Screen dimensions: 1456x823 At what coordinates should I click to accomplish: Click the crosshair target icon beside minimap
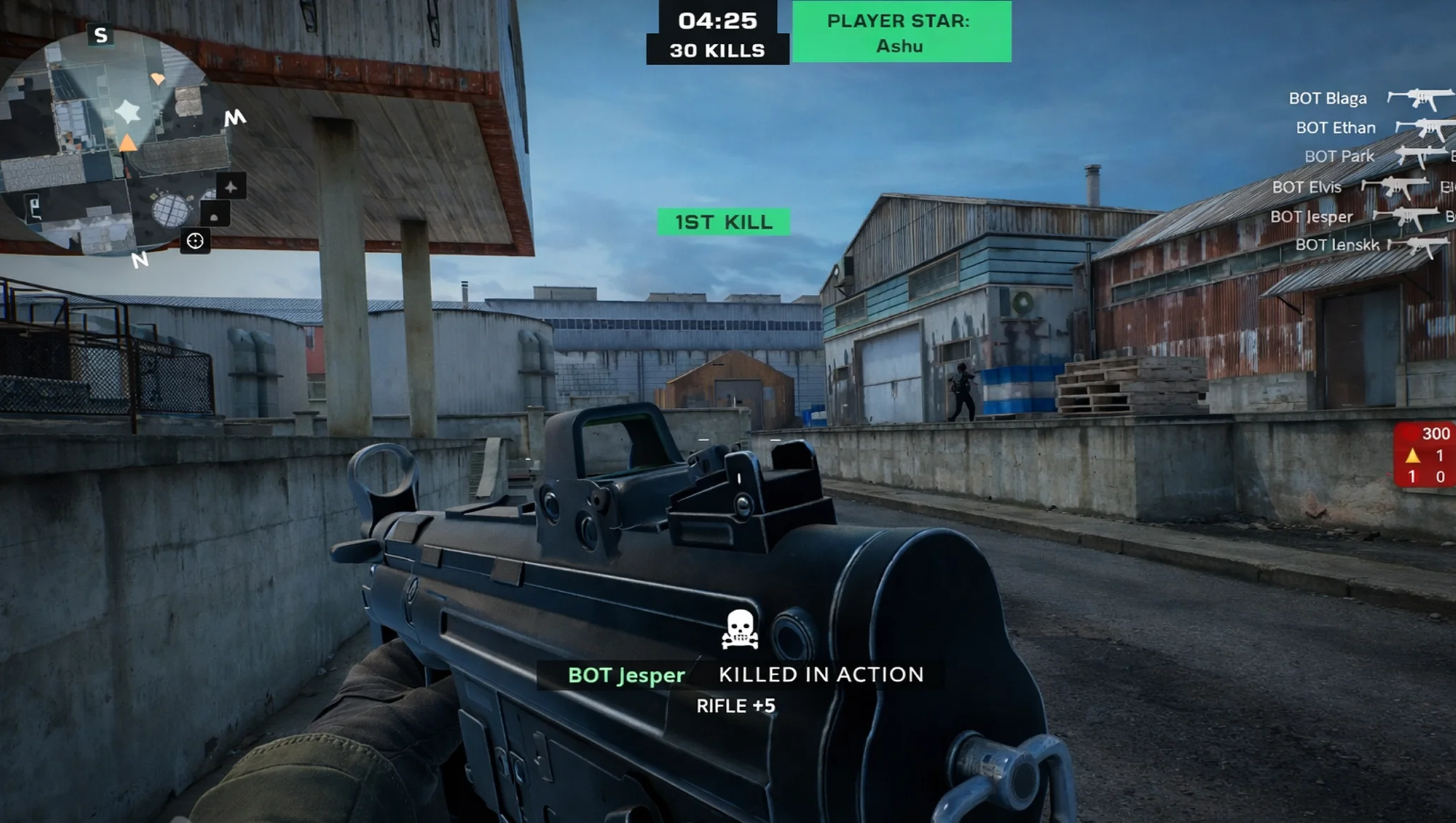pyautogui.click(x=195, y=241)
